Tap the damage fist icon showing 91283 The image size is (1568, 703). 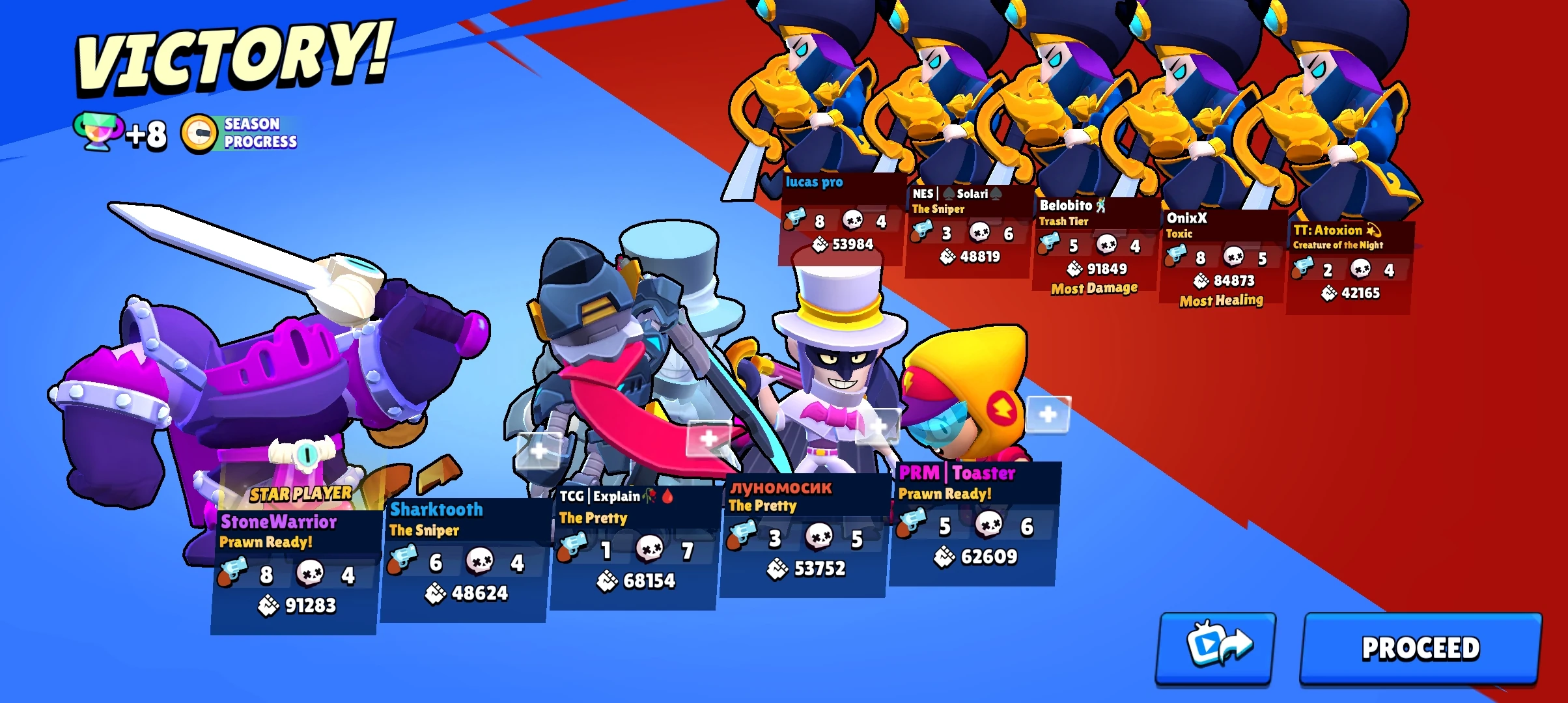269,606
